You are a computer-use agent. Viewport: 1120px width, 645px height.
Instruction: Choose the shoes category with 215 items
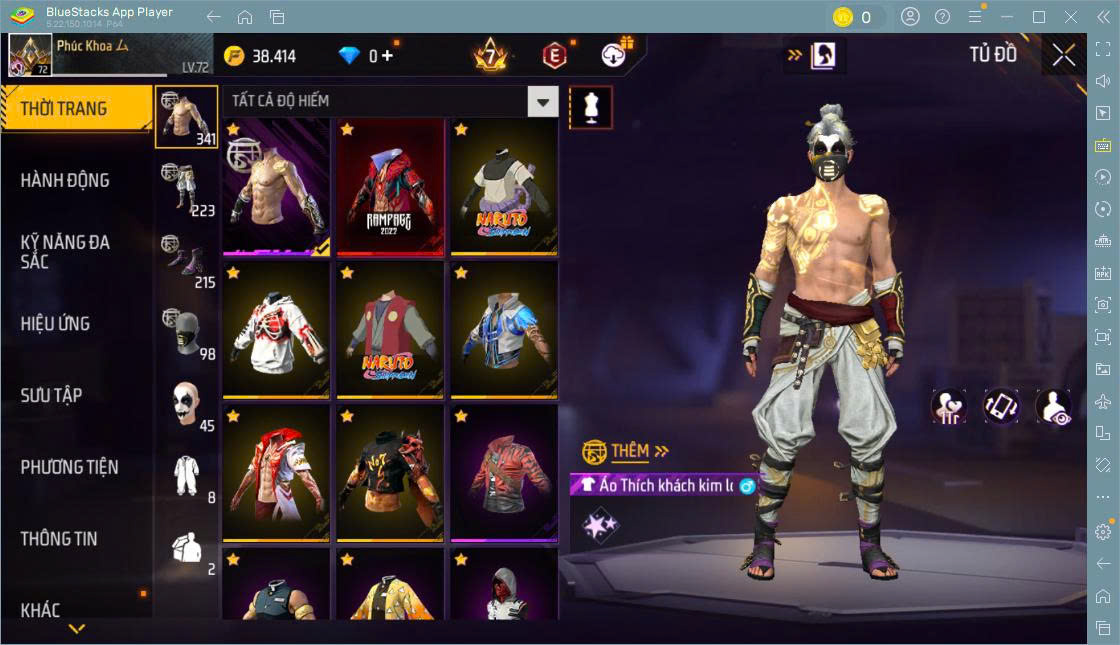[187, 260]
